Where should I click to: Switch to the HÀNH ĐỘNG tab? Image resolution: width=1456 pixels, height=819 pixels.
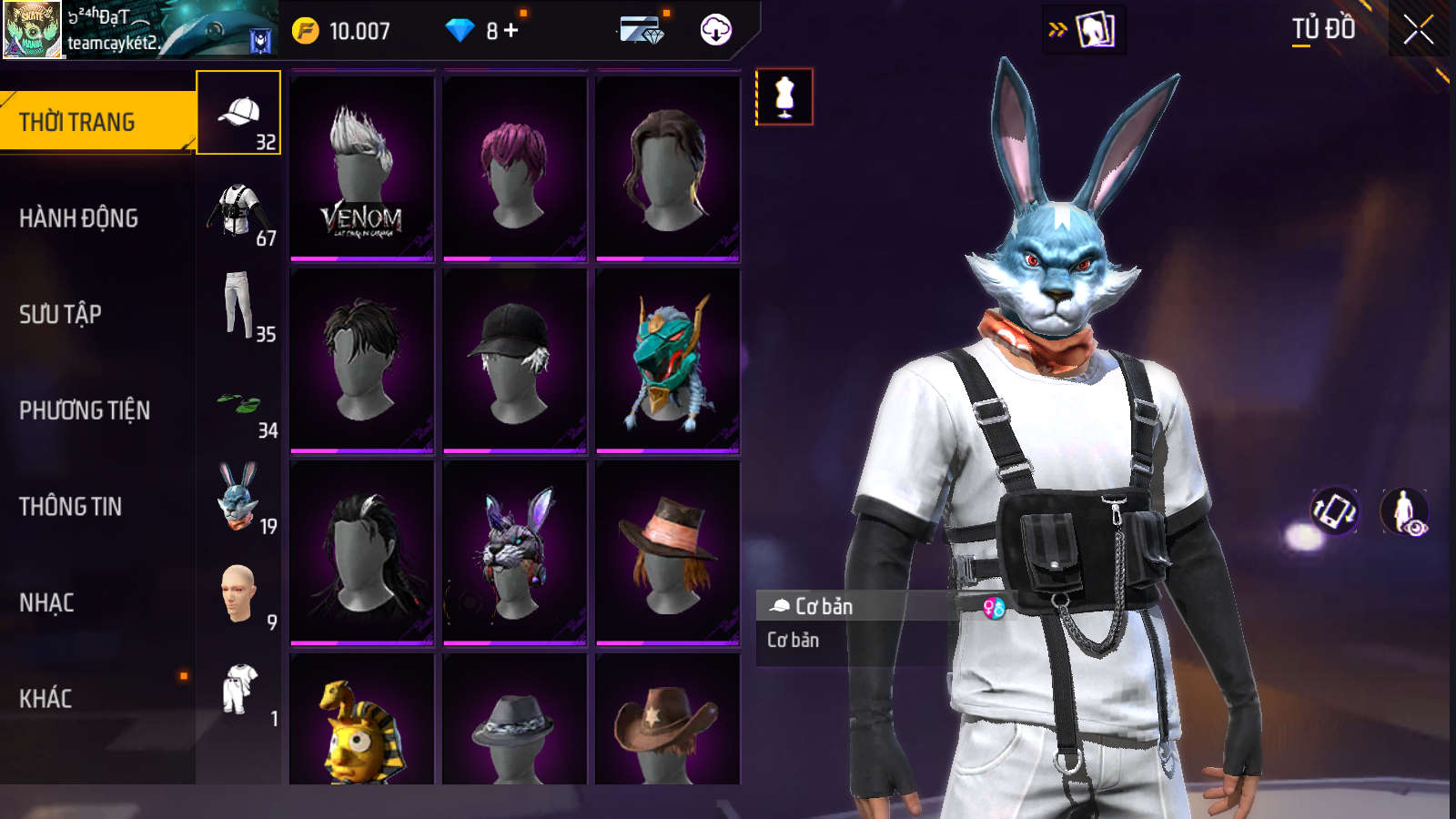(79, 218)
